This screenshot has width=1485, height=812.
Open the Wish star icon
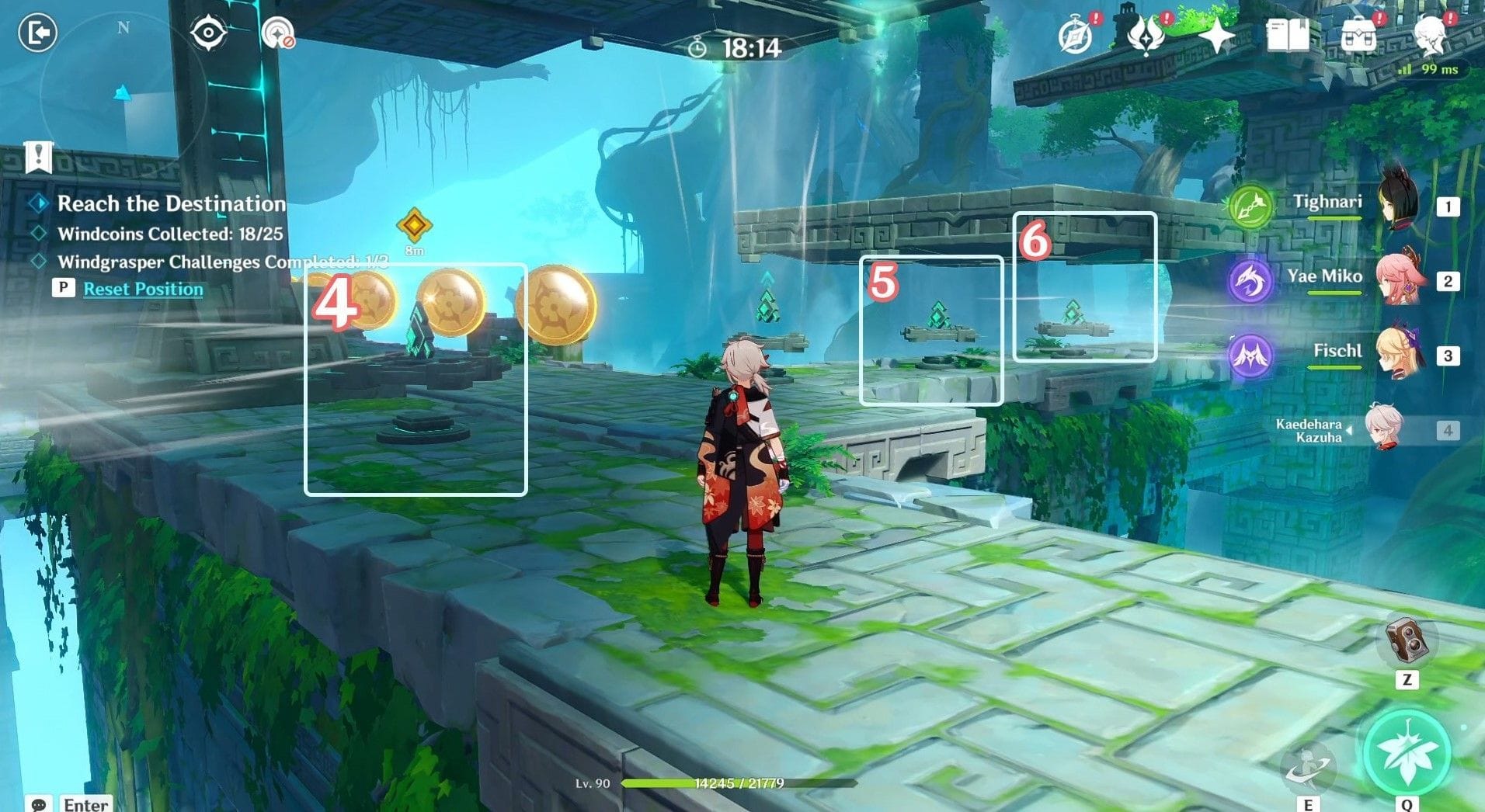[x=1218, y=33]
